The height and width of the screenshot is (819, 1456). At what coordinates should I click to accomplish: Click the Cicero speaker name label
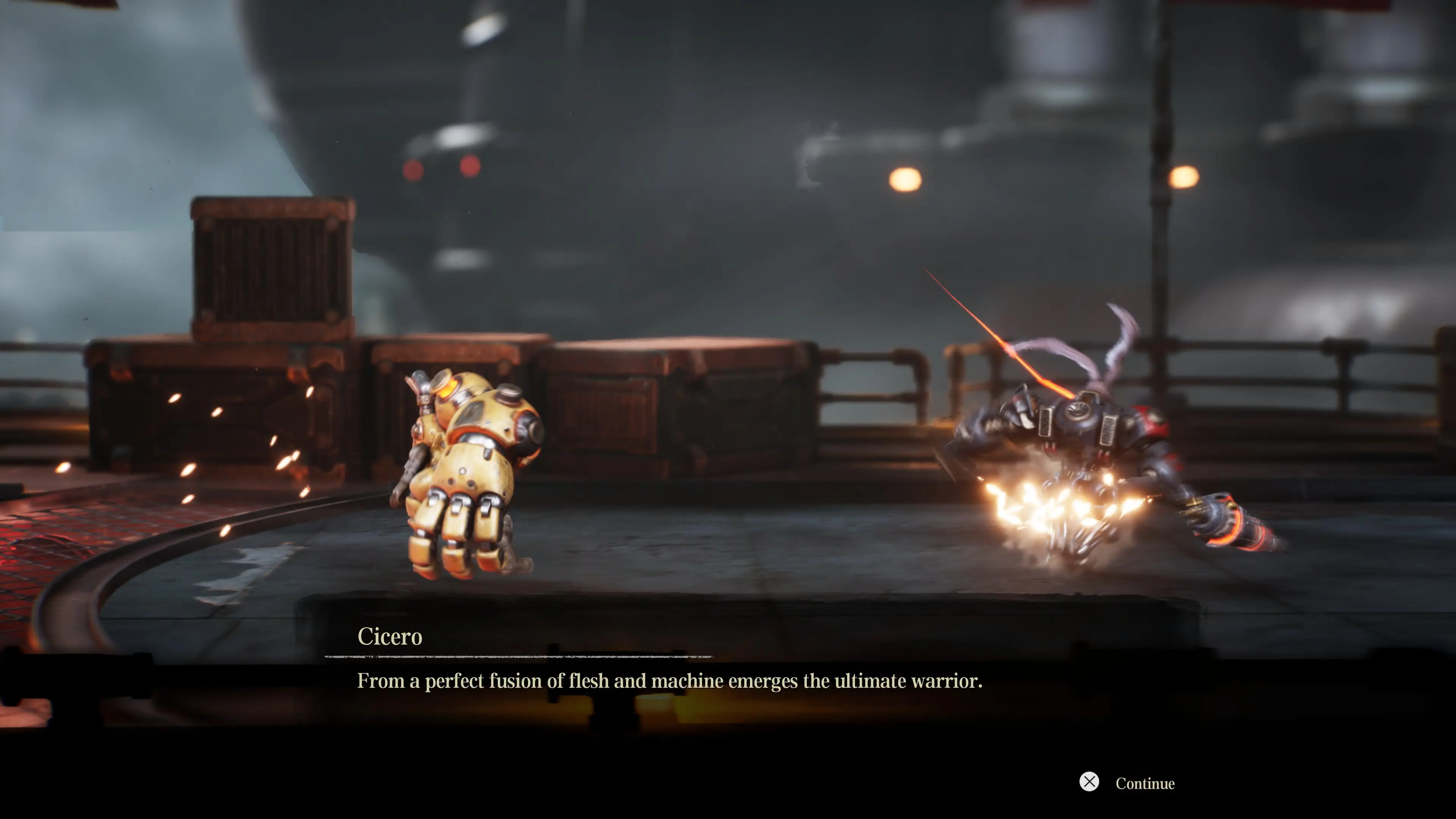[x=389, y=636]
